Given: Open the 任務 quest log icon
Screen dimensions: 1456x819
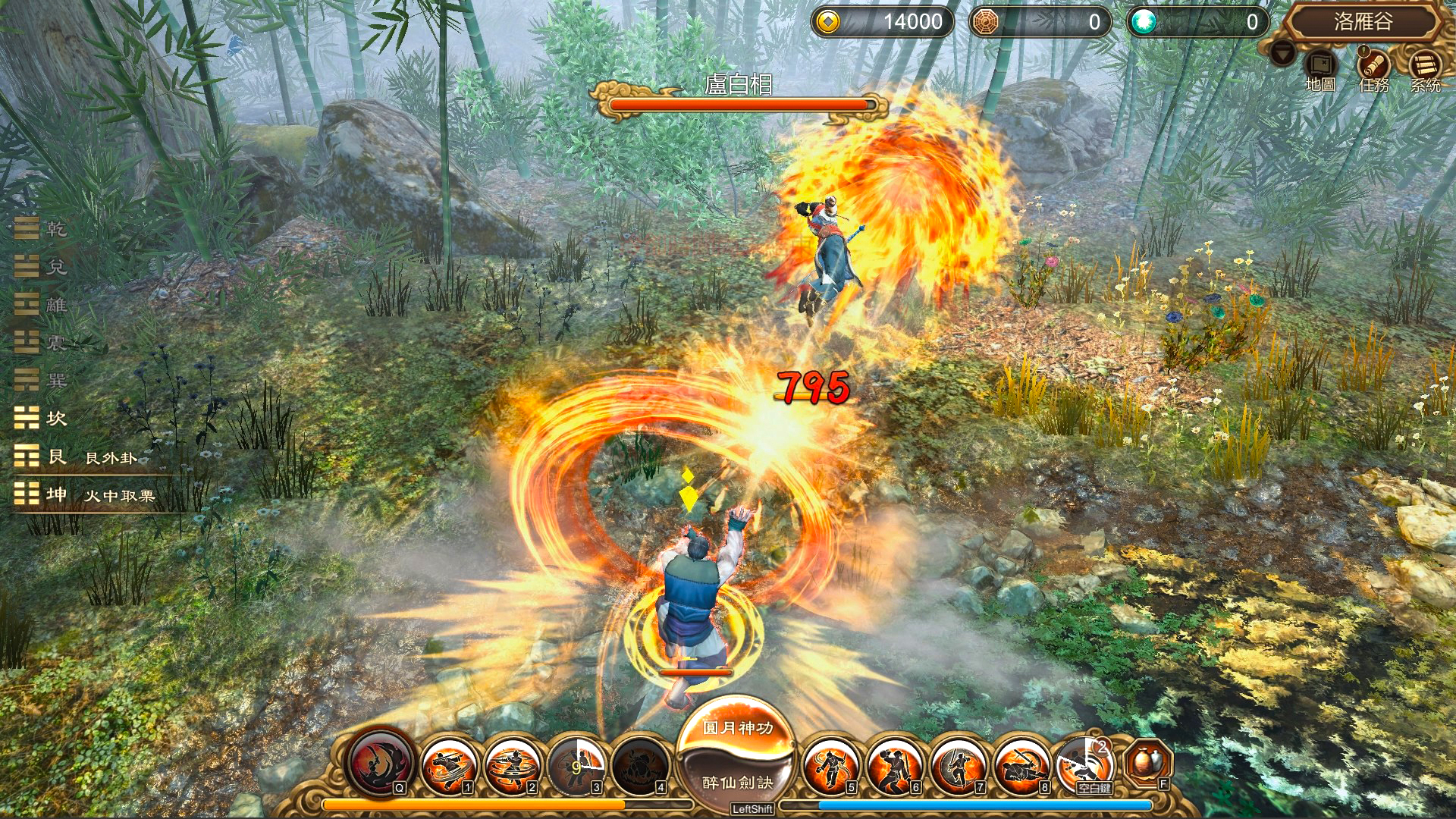Looking at the screenshot, I should point(1374,64).
